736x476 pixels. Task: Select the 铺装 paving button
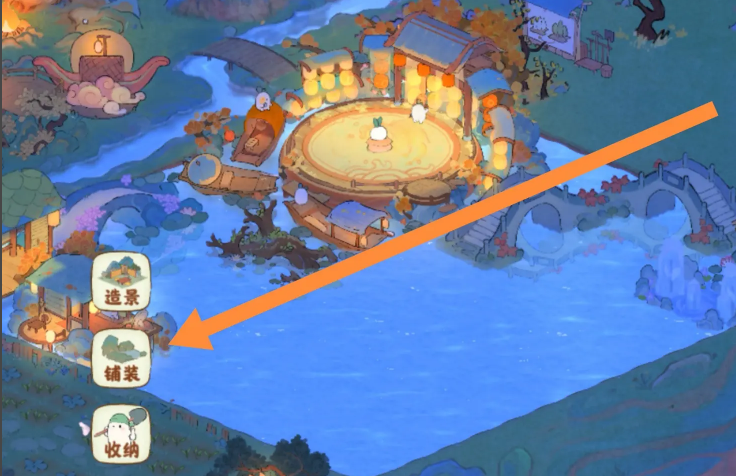click(121, 358)
